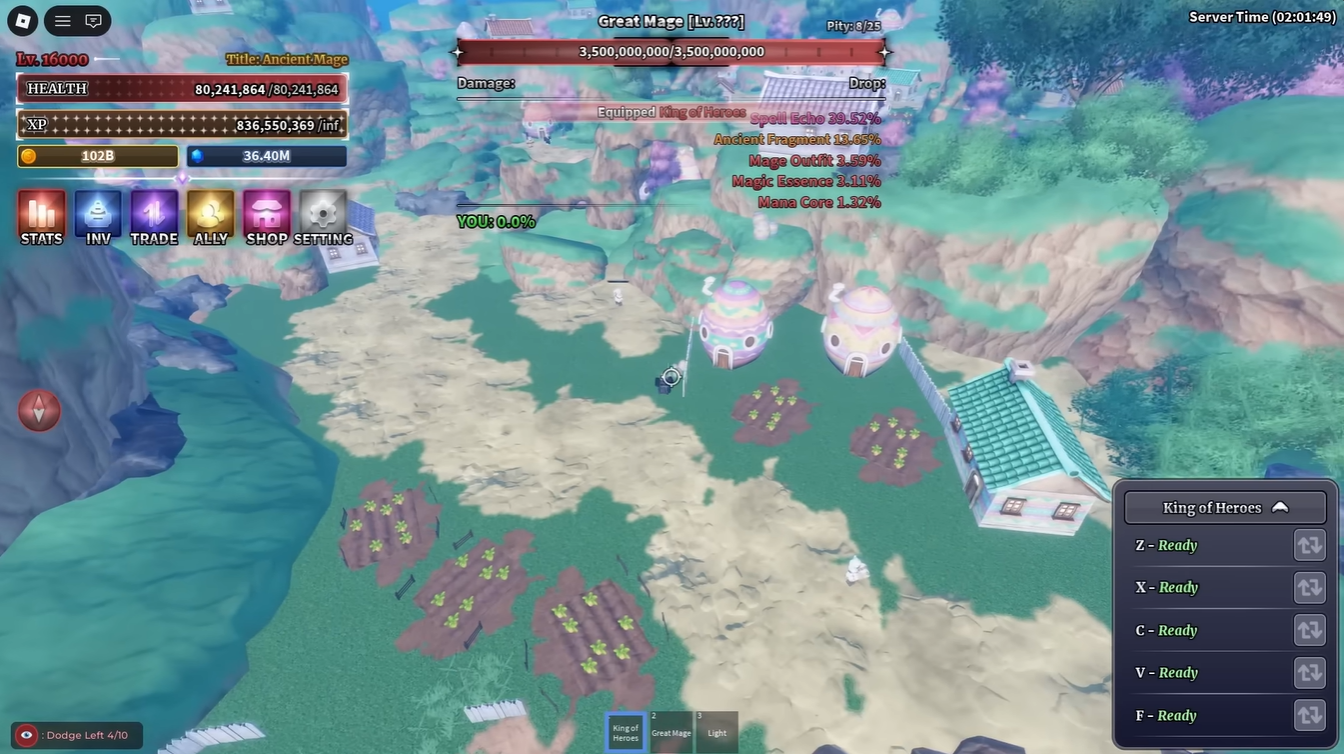Click the 102B gold currency display

(96, 156)
